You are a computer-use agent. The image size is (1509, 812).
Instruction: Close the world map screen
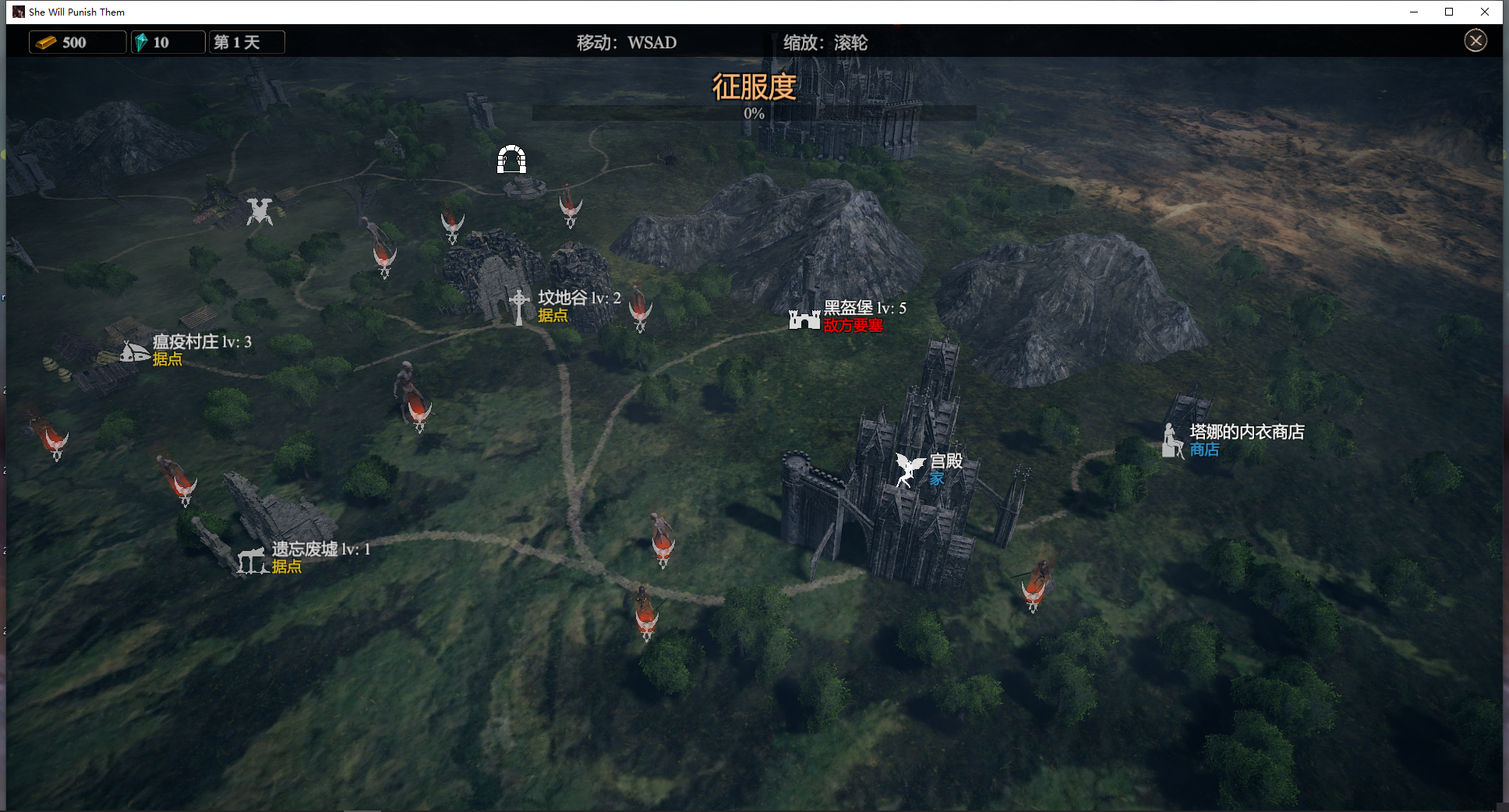click(x=1475, y=41)
